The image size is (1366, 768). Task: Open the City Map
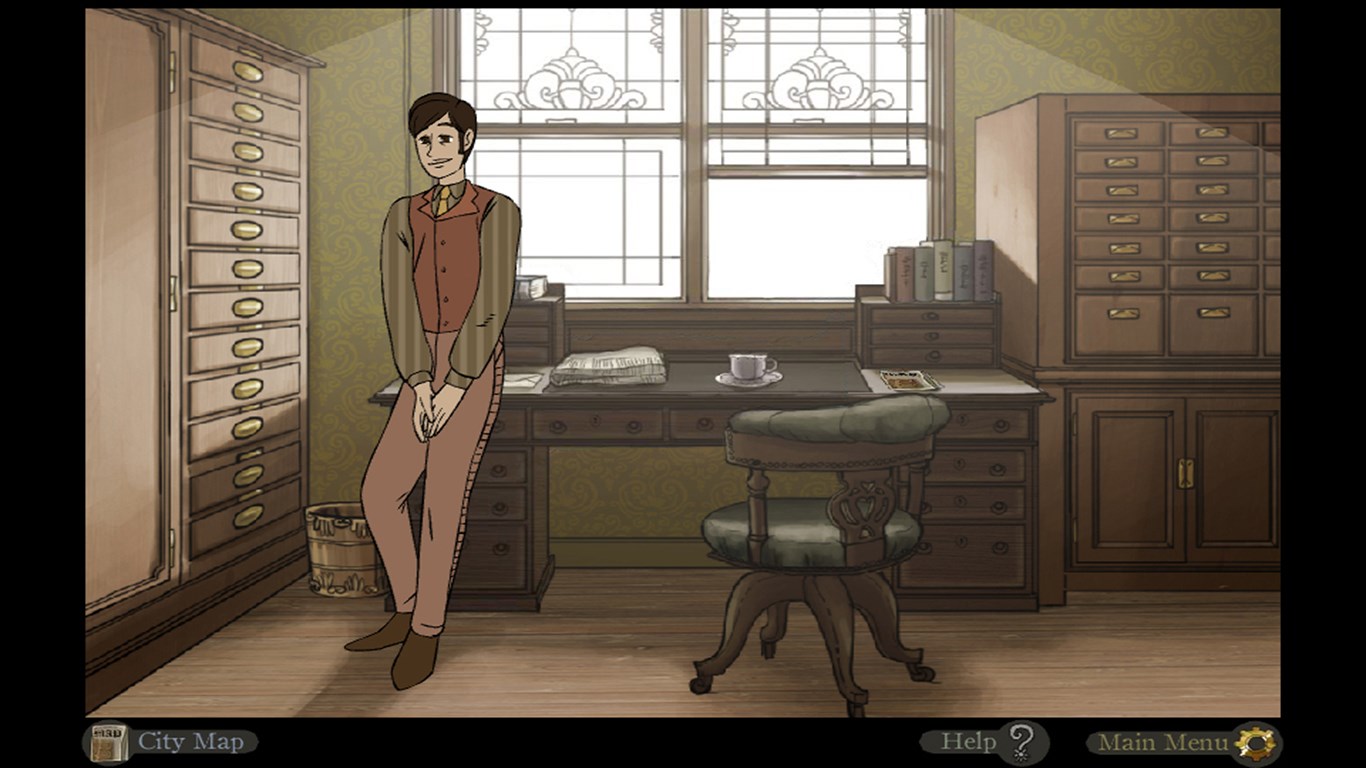click(x=170, y=742)
